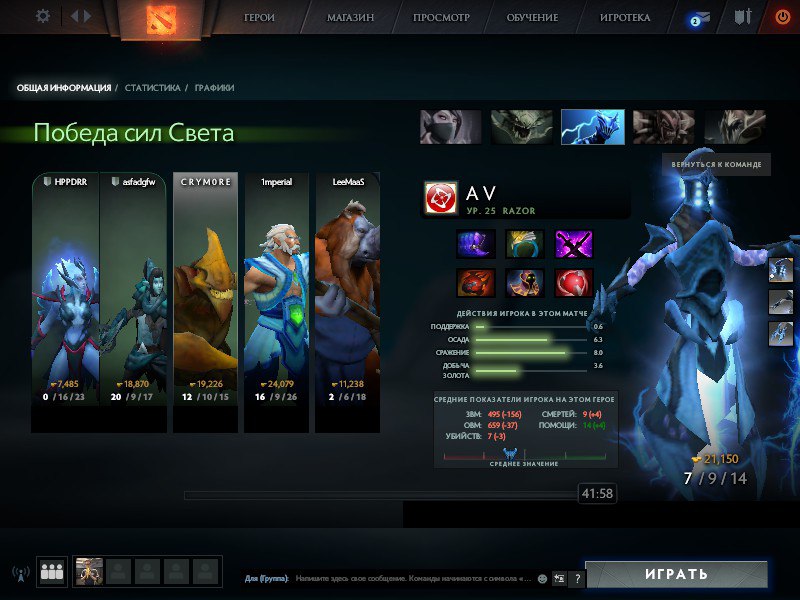Viewport: 800px width, 600px height.
Task: Switch to the ГРАФИКИ tab
Action: pos(215,88)
